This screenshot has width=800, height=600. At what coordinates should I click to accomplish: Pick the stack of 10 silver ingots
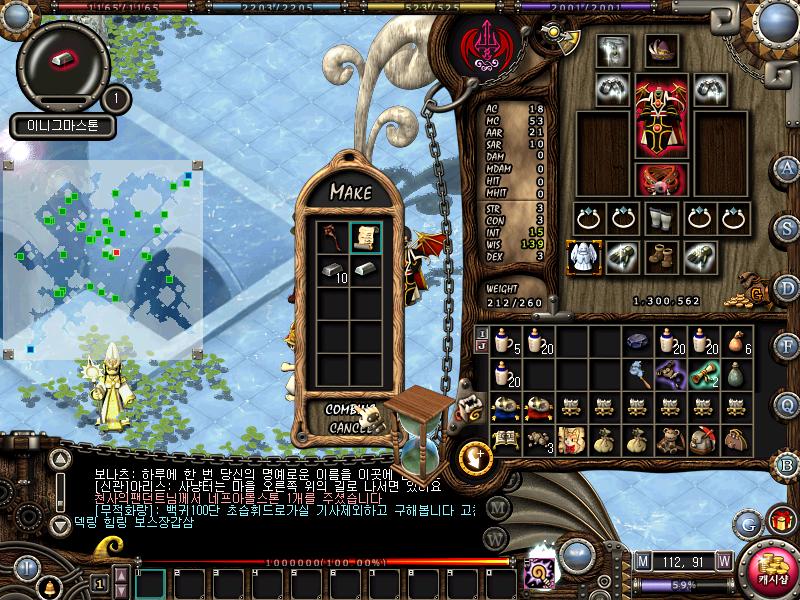pyautogui.click(x=333, y=270)
